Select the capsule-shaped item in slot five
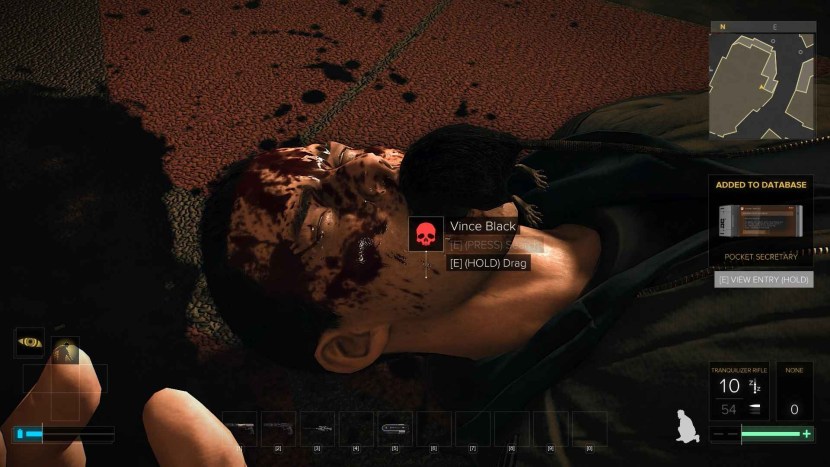 click(x=395, y=428)
